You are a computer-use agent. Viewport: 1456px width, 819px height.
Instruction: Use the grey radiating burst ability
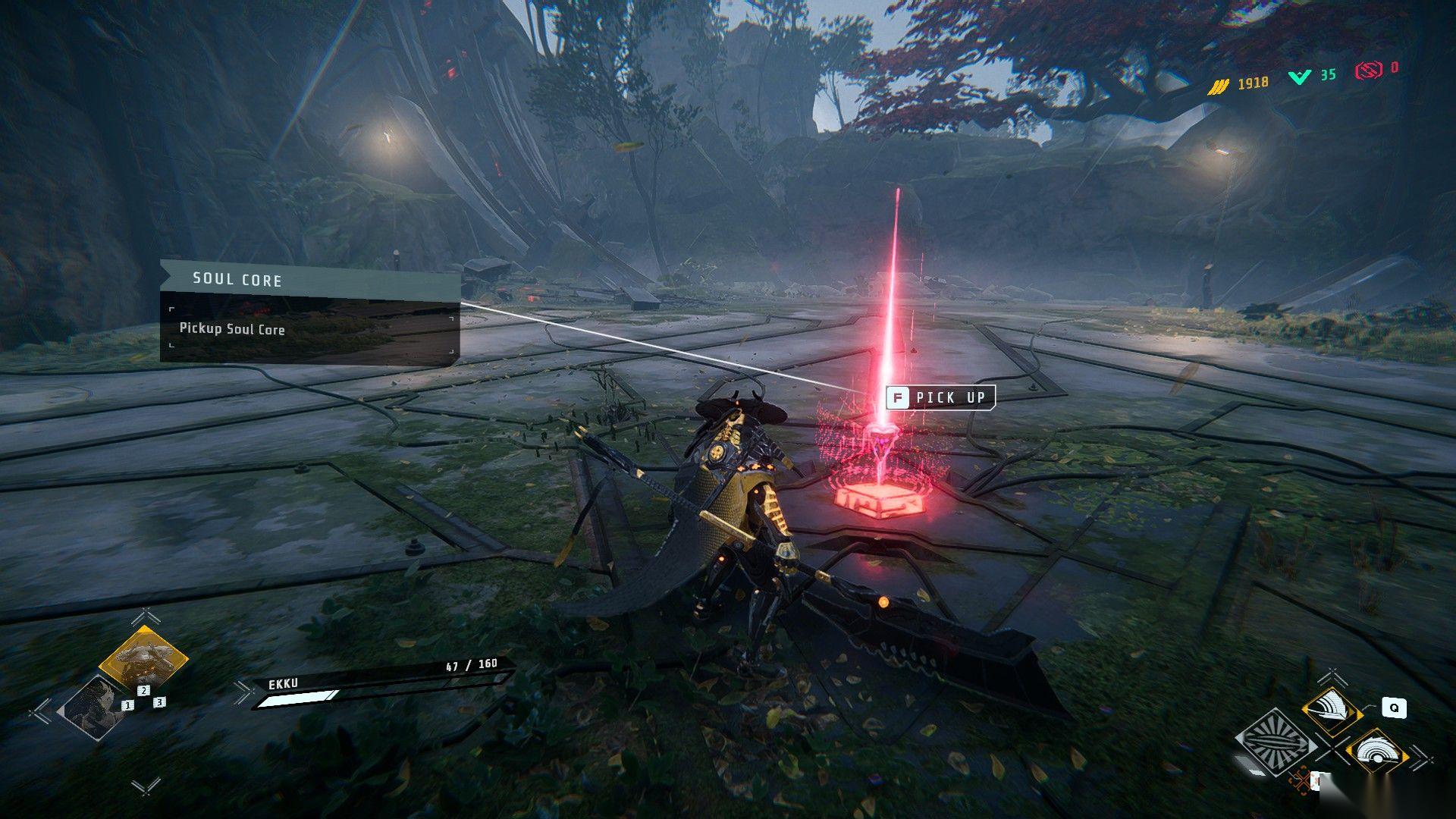(x=1276, y=740)
